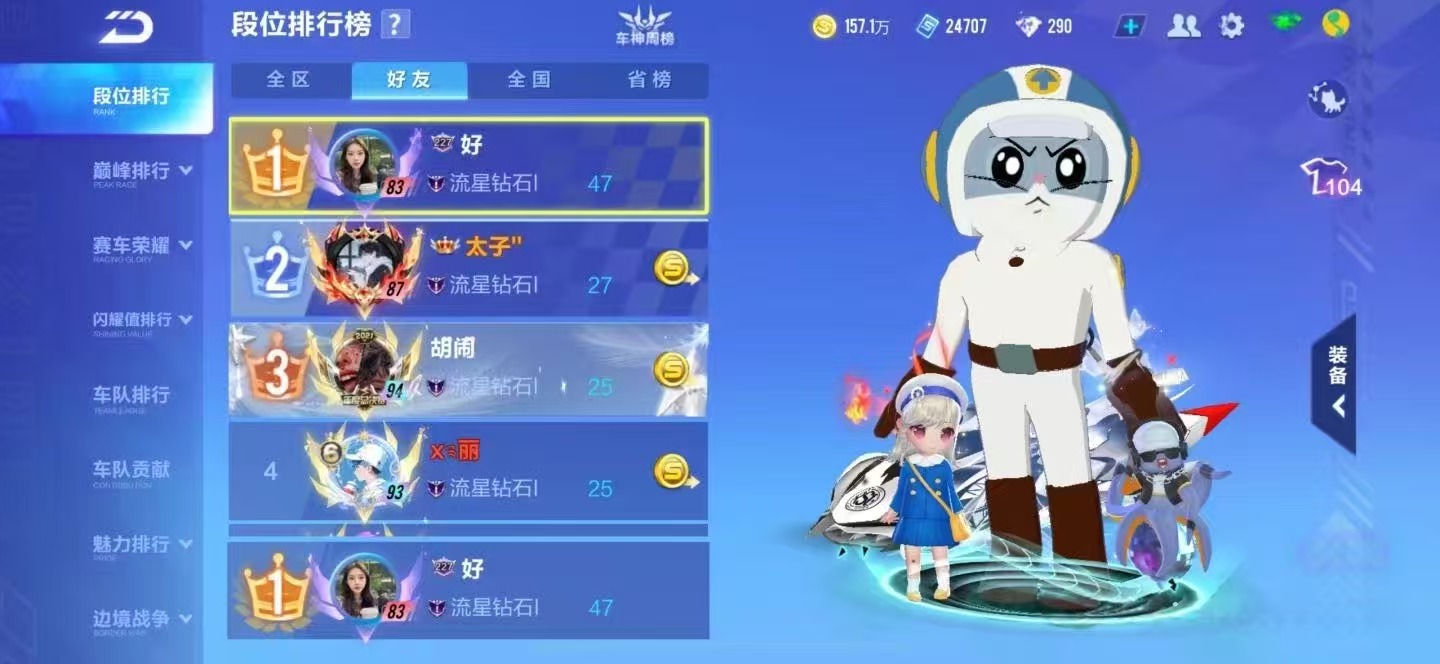Image resolution: width=1440 pixels, height=664 pixels.
Task: Go back using the top-left logo button
Action: tap(125, 27)
